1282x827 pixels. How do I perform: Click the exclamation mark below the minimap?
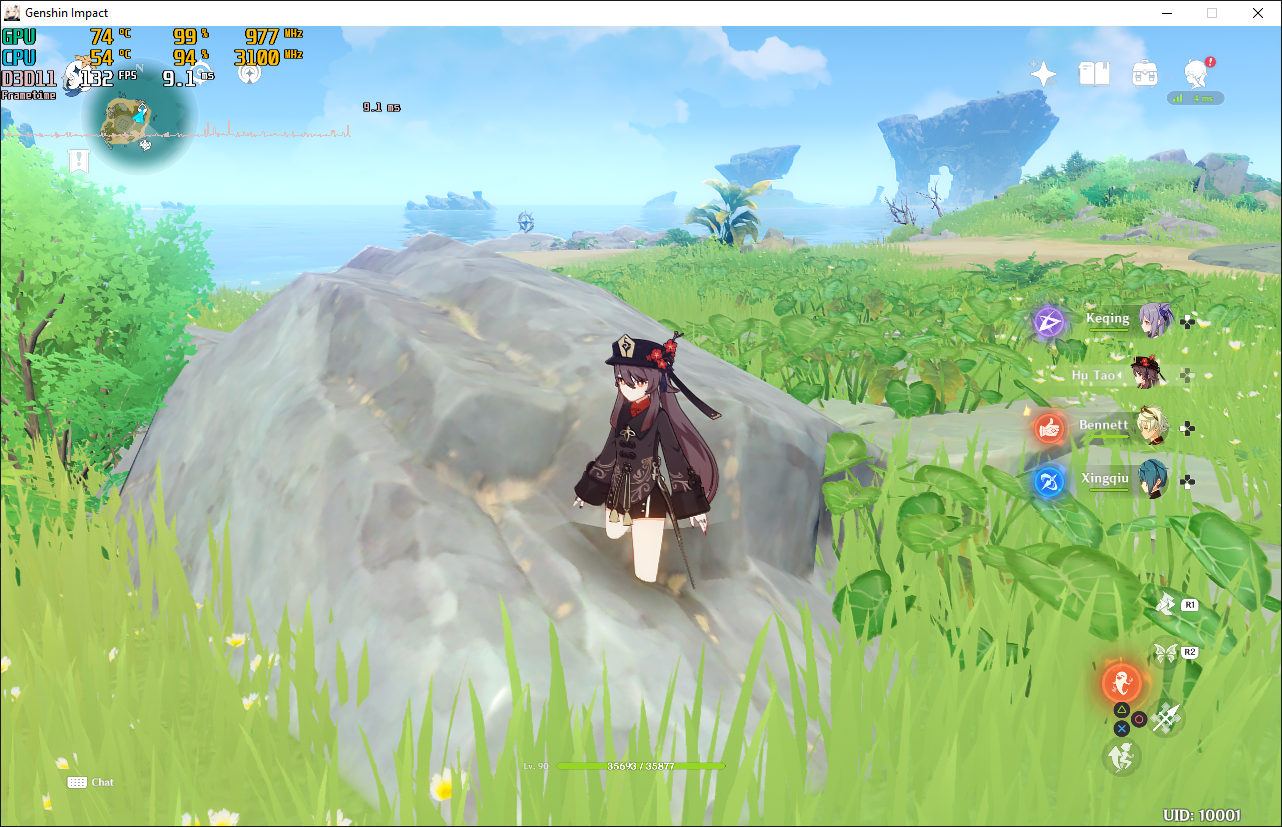point(78,160)
